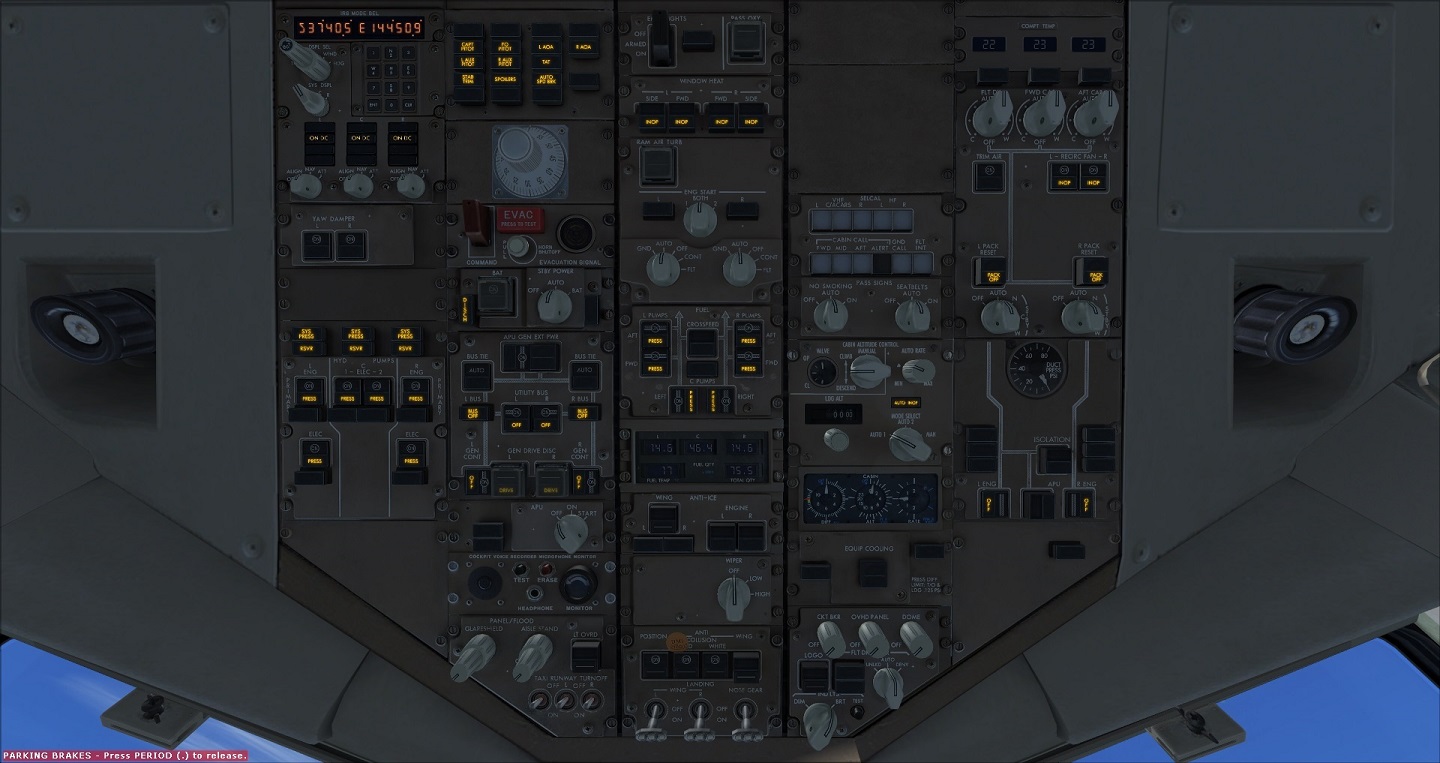This screenshot has width=1440, height=763.
Task: Turn the no smoking sign selector
Action: [x=830, y=314]
